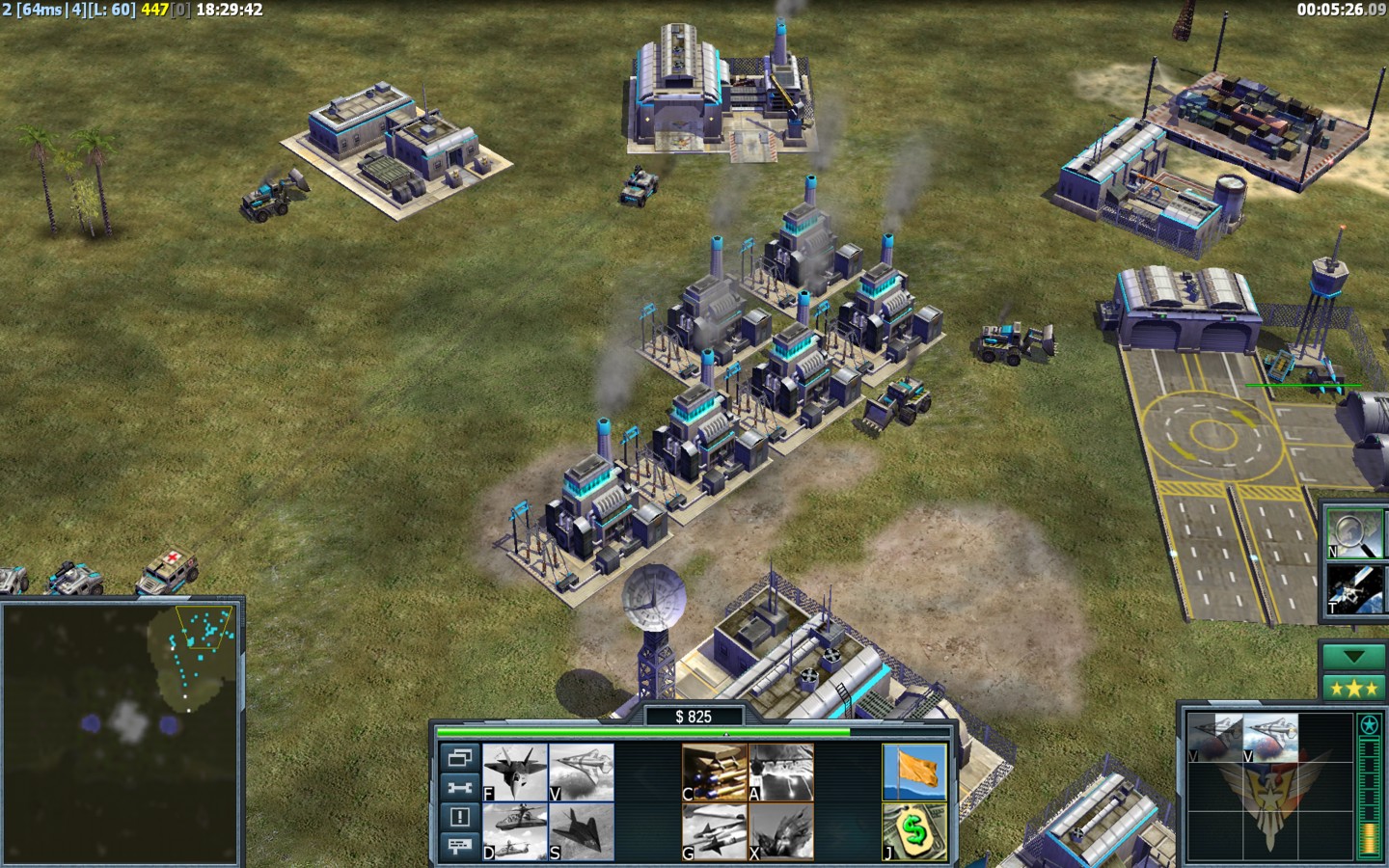Choose the bird emblem upgrade (X)
1389x868 pixels.
(x=781, y=831)
